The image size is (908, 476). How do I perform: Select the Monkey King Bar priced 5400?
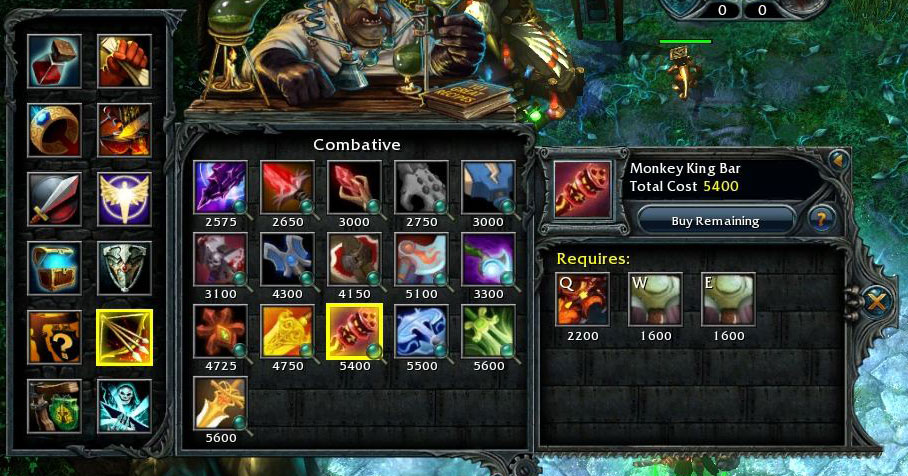tap(353, 331)
